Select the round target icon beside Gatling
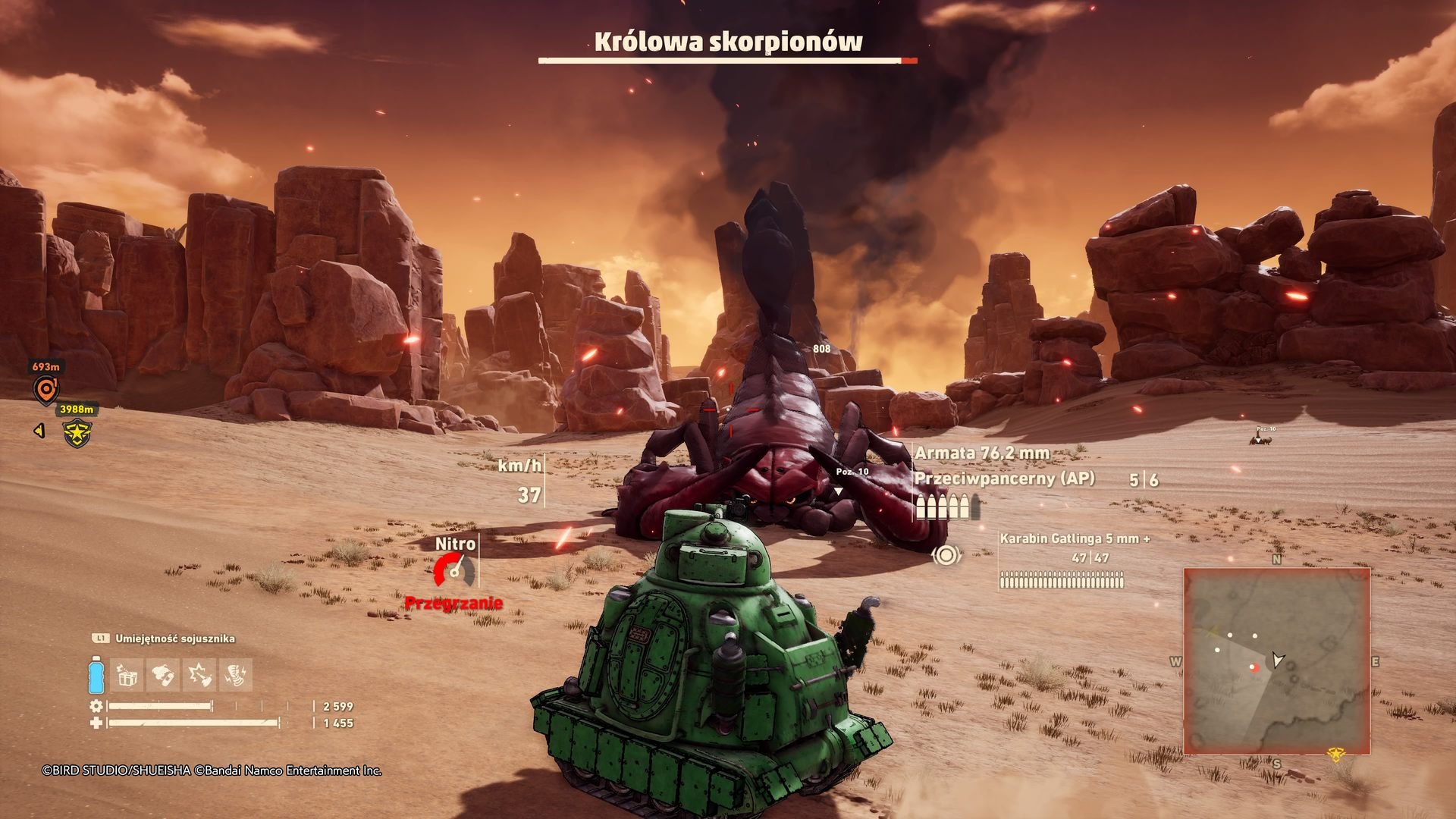Image resolution: width=1456 pixels, height=819 pixels. (x=946, y=556)
